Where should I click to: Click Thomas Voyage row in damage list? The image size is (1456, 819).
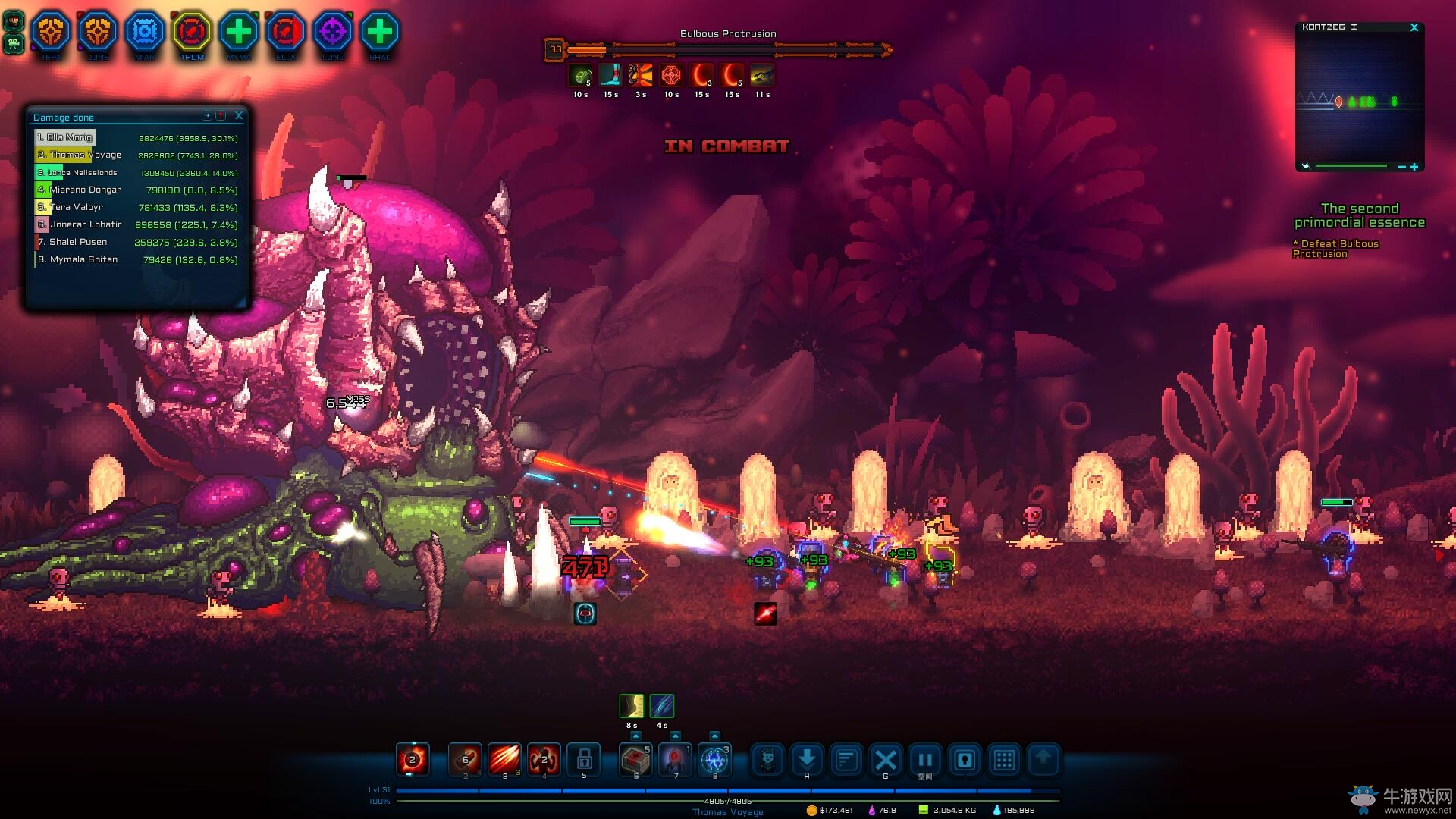136,155
